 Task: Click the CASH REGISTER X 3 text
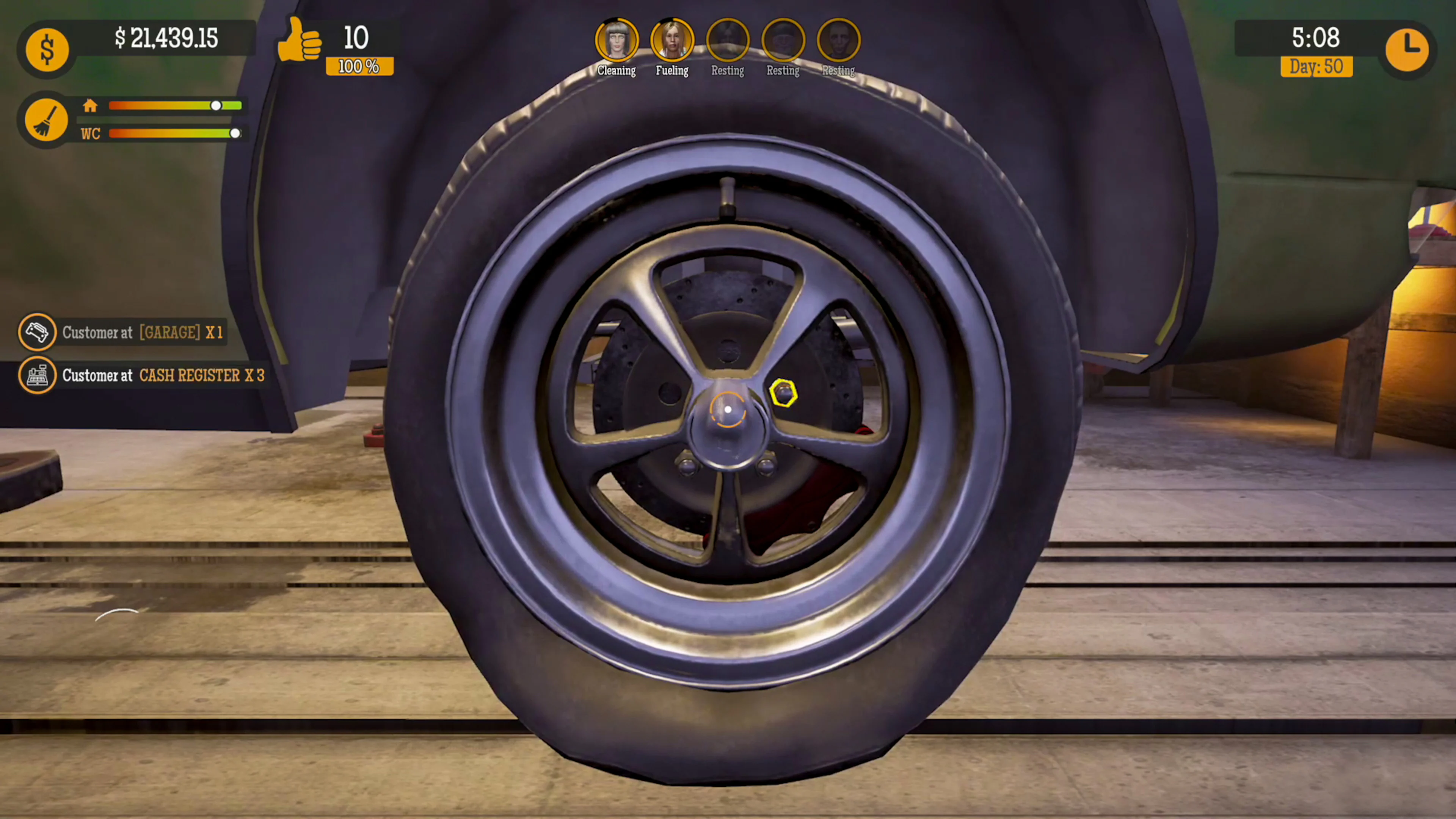[x=202, y=375]
